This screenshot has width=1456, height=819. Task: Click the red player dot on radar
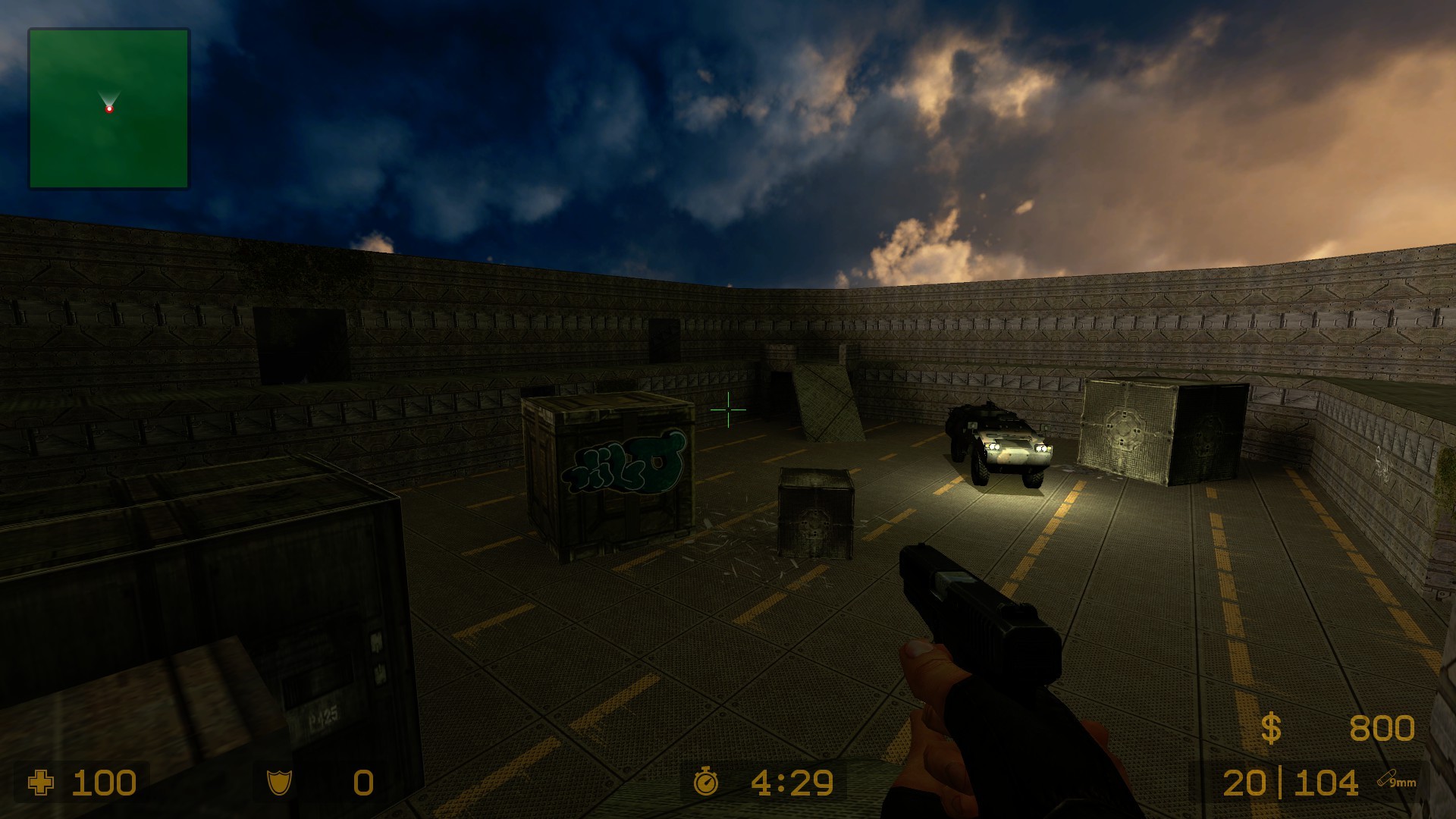pyautogui.click(x=111, y=108)
